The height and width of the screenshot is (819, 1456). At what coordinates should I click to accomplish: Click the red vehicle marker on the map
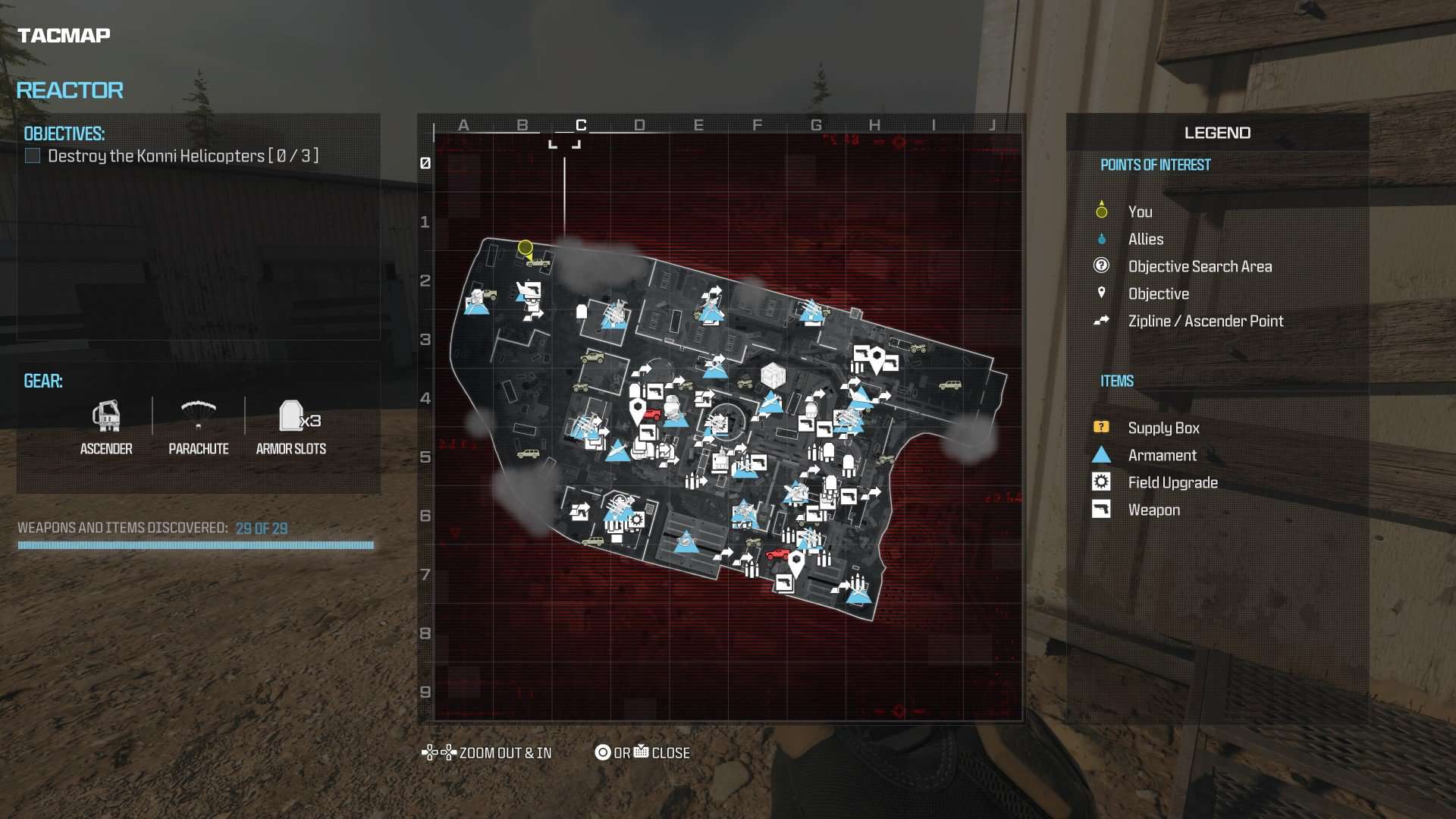[x=653, y=416]
